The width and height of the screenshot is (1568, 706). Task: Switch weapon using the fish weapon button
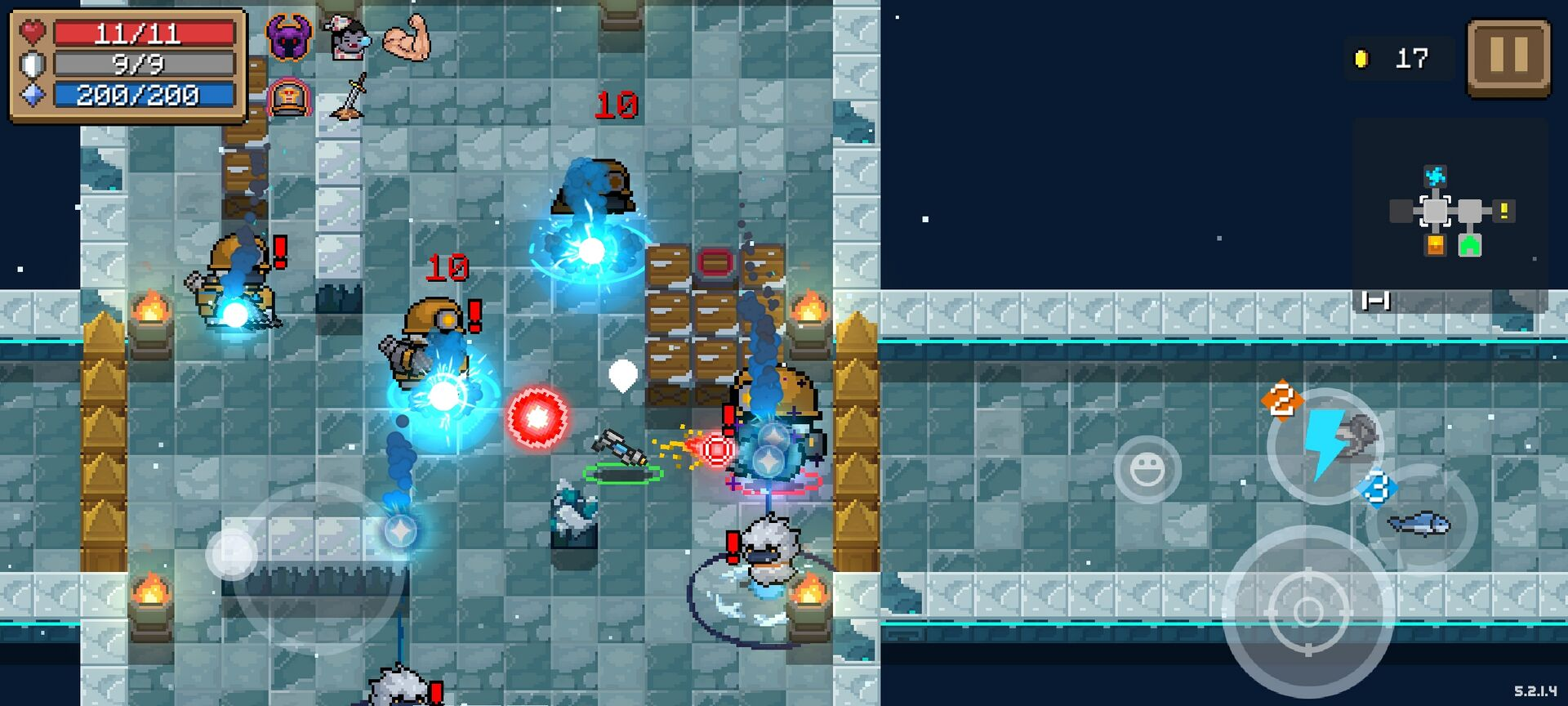[x=1421, y=521]
